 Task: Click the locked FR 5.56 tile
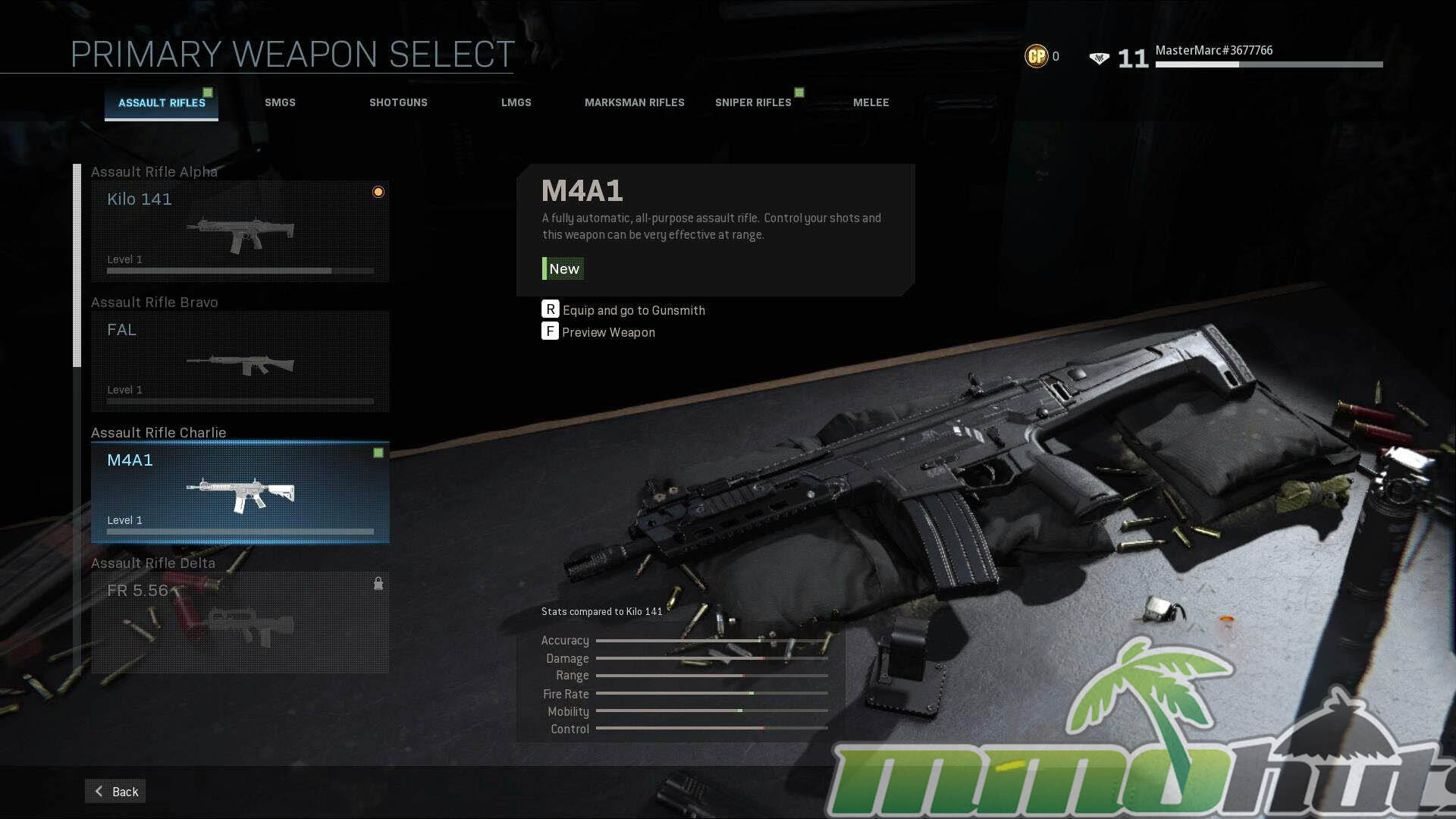[x=240, y=623]
